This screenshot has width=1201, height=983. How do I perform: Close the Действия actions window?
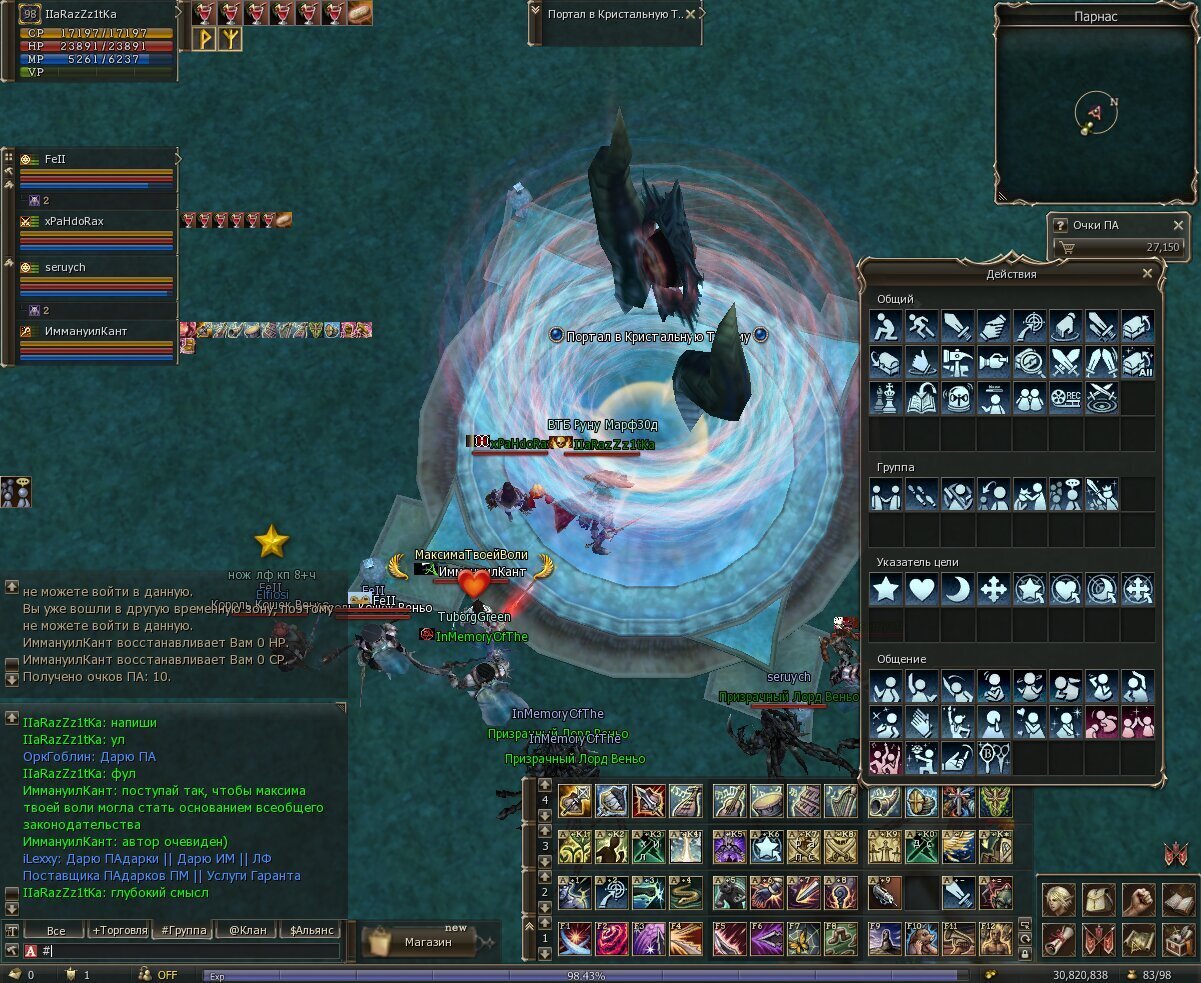pos(1147,273)
